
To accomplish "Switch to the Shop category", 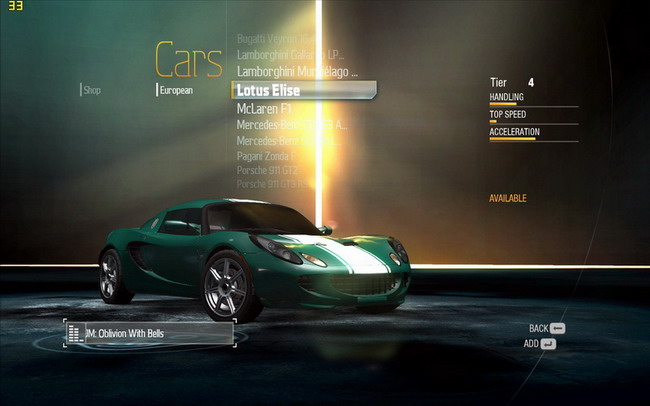I will (92, 90).
